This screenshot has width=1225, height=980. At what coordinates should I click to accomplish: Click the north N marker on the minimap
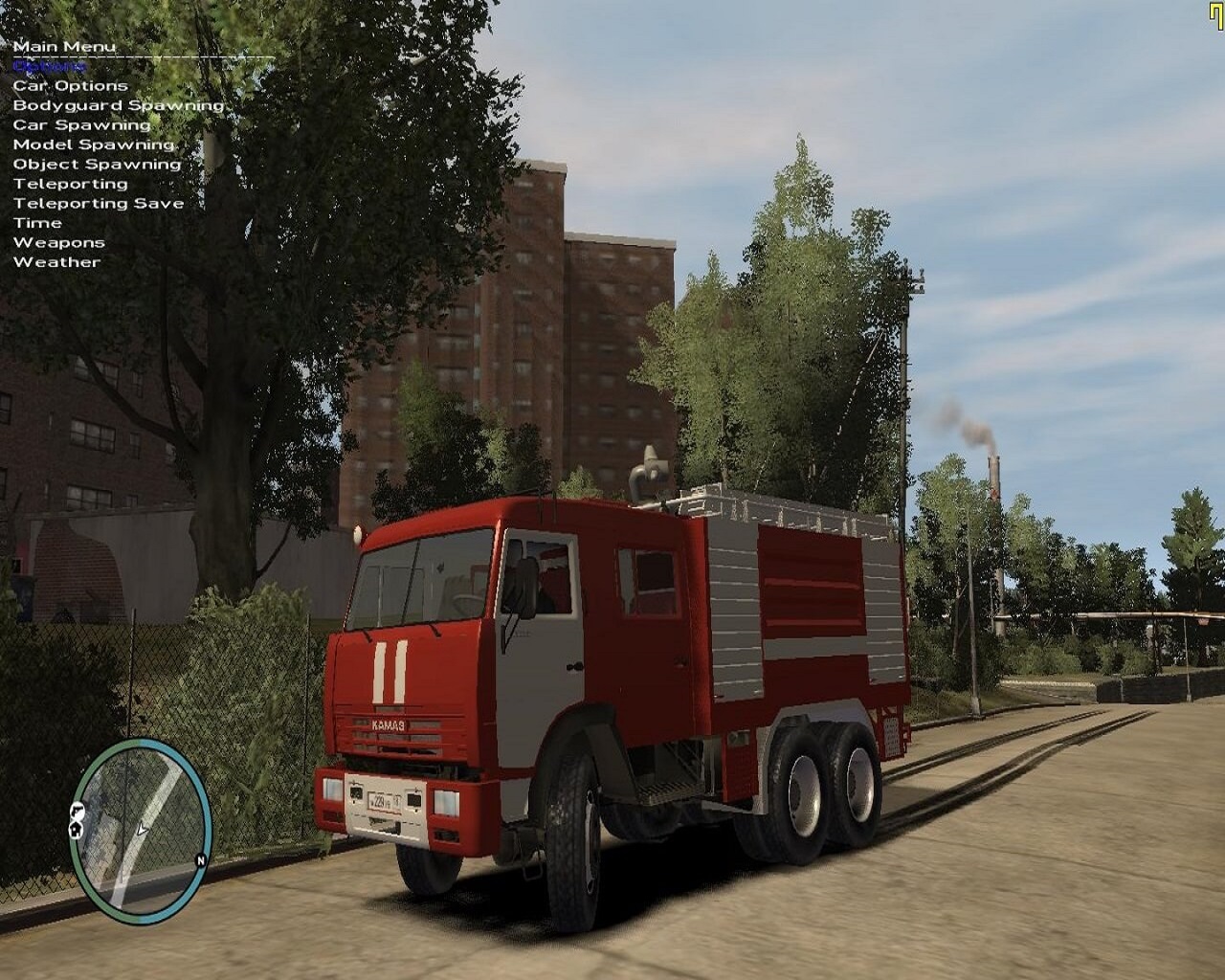coord(200,859)
